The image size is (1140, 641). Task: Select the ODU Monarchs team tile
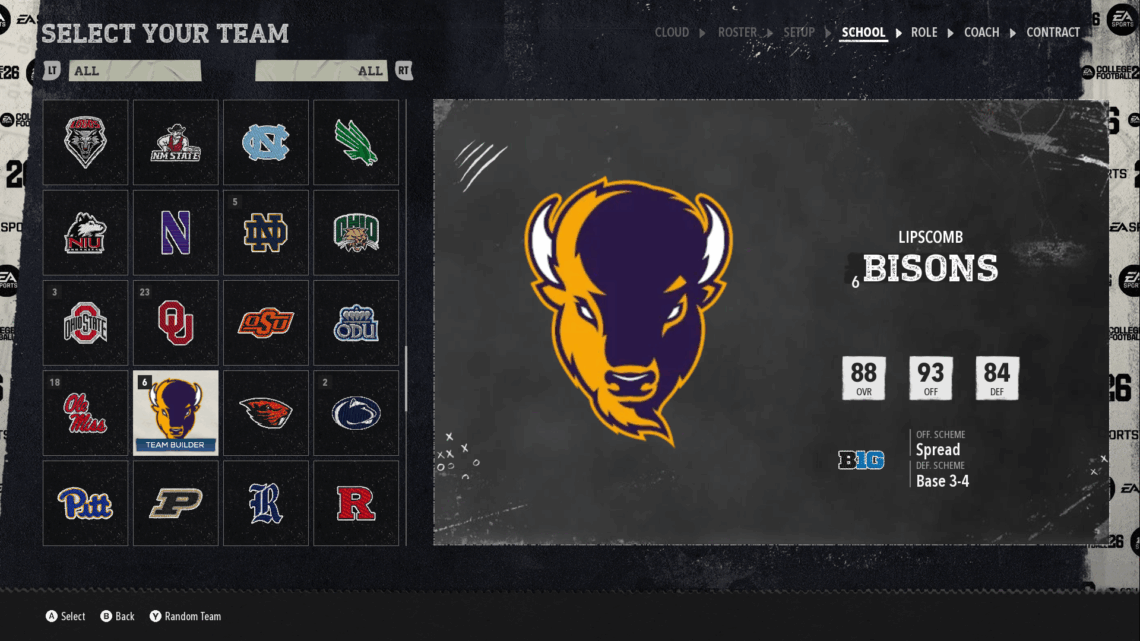(356, 322)
